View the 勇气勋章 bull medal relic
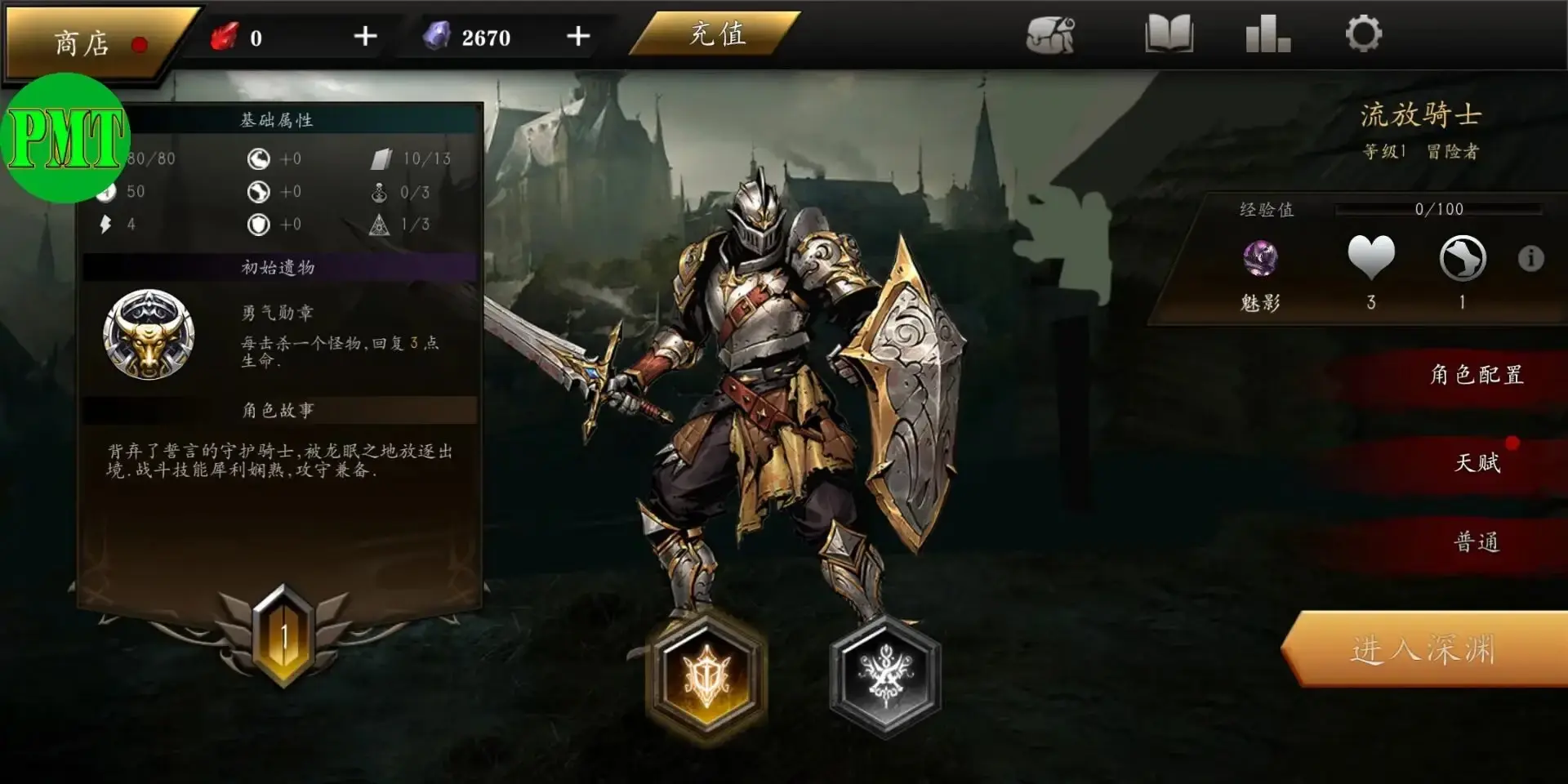Viewport: 1568px width, 784px height. click(149, 335)
